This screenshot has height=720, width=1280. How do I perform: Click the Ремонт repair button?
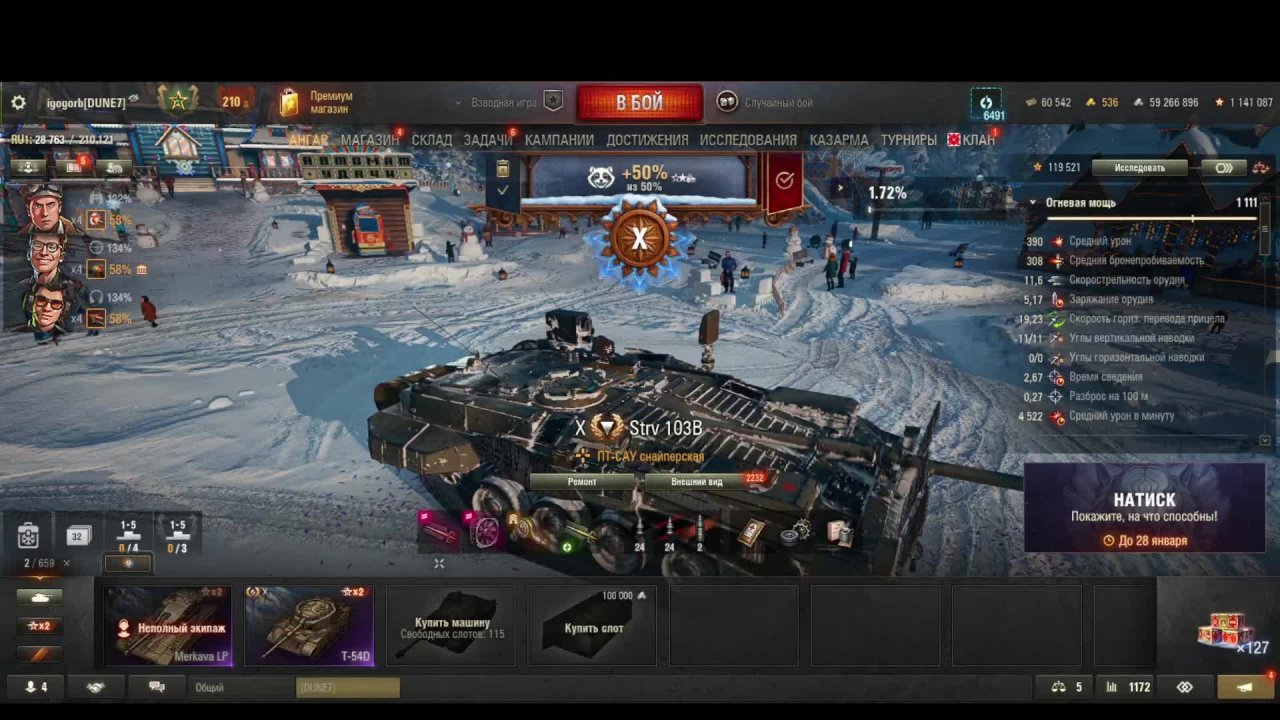tap(582, 481)
